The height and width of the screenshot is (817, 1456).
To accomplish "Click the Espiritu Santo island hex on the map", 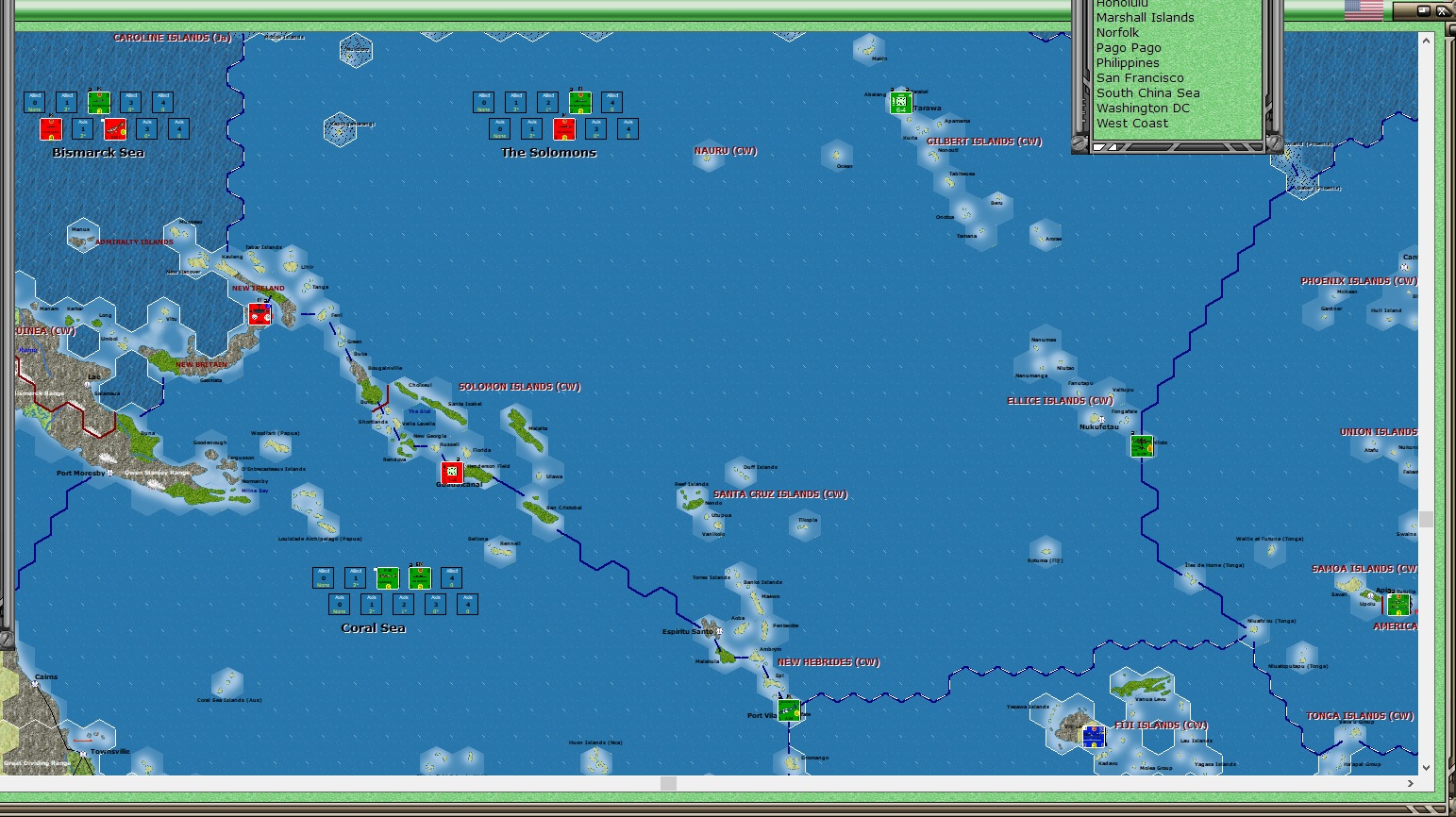I will tap(710, 630).
